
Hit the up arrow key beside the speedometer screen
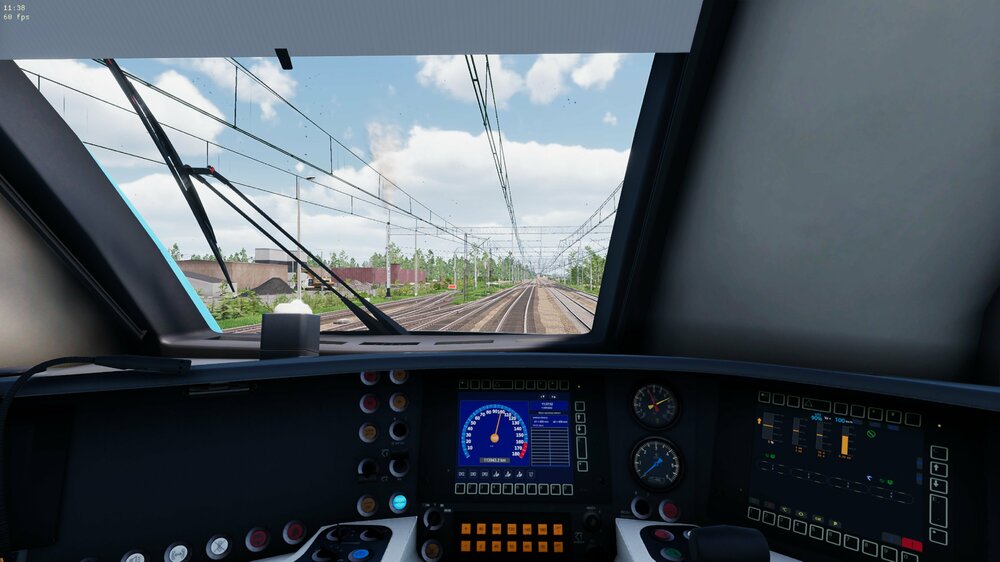point(581,417)
